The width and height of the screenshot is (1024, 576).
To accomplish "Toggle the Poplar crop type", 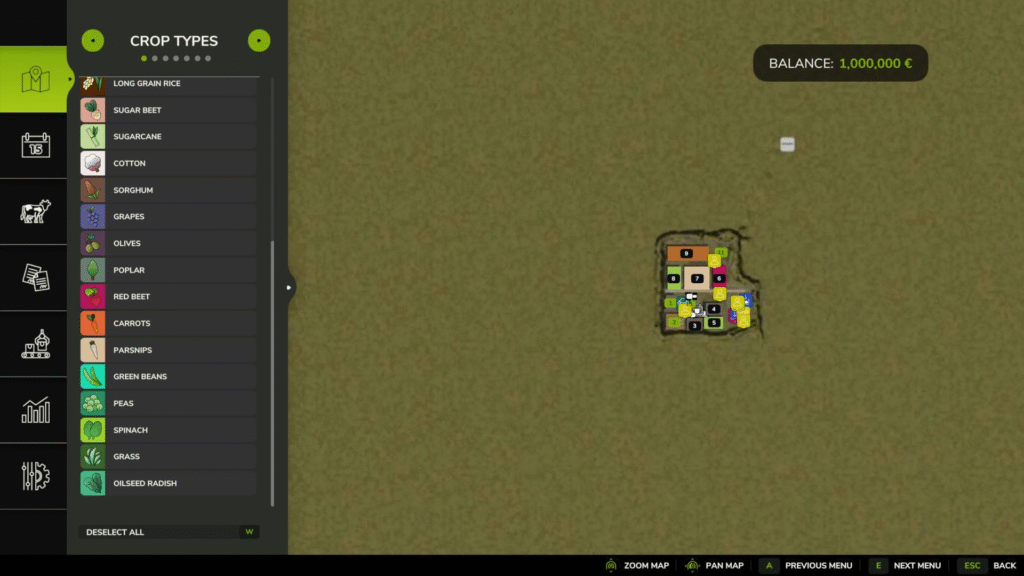I will (168, 270).
